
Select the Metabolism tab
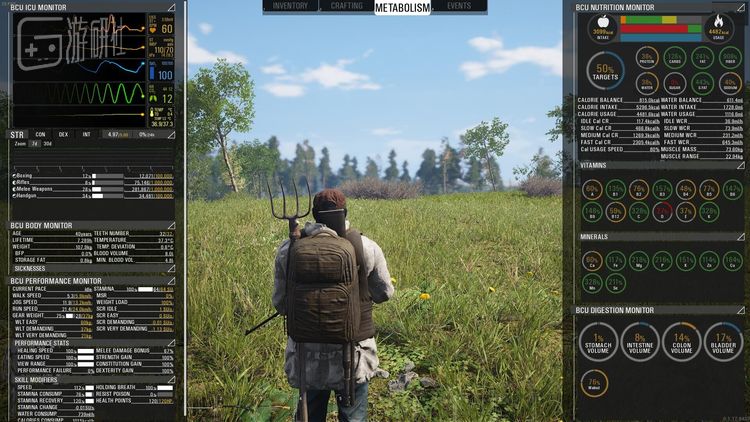(x=402, y=7)
